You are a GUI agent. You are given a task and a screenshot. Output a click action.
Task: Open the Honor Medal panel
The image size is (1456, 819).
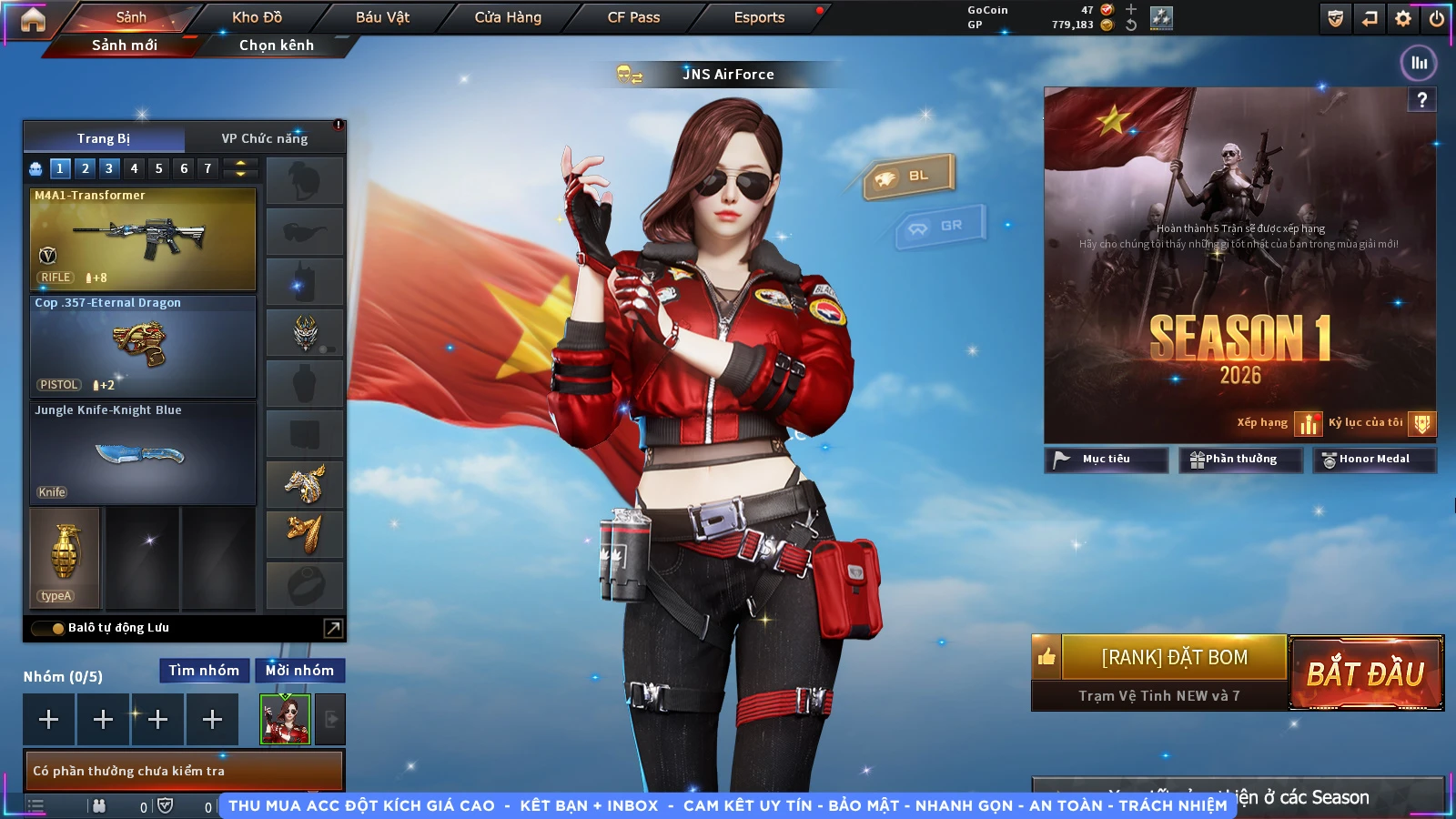coord(1374,460)
